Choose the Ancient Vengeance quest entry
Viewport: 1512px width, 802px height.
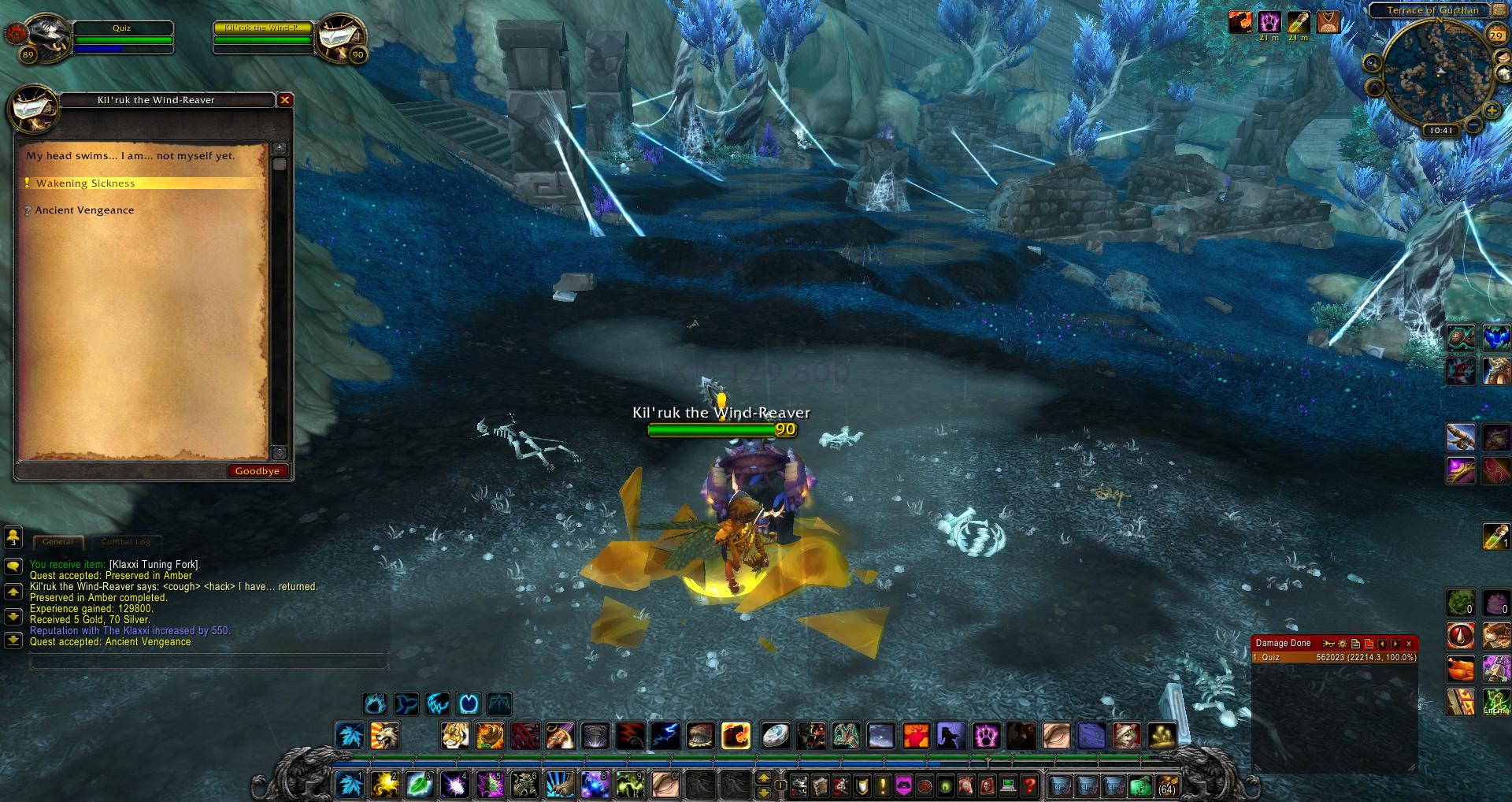84,210
